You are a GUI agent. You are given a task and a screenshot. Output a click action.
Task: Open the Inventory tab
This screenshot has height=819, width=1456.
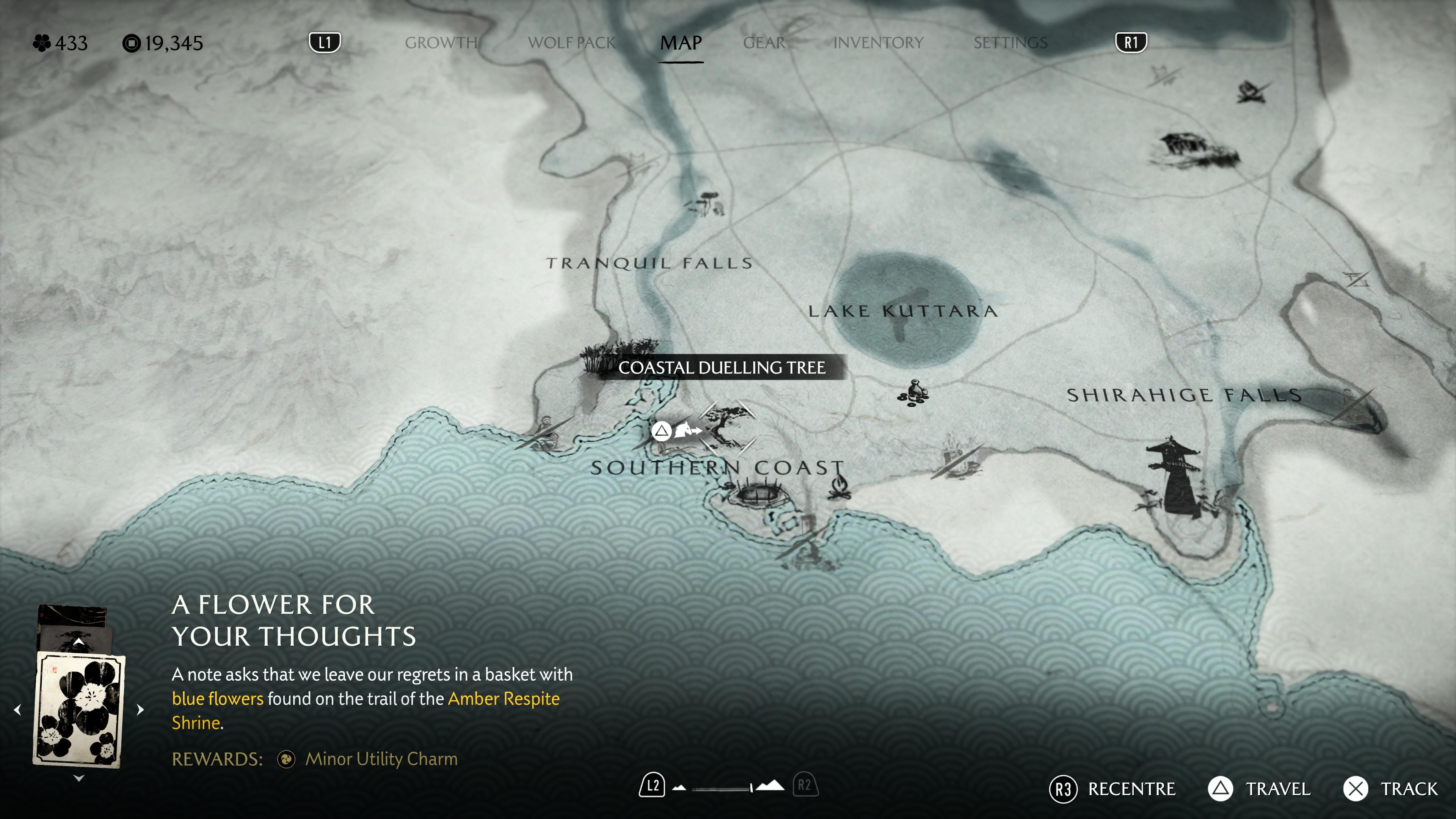[x=879, y=43]
